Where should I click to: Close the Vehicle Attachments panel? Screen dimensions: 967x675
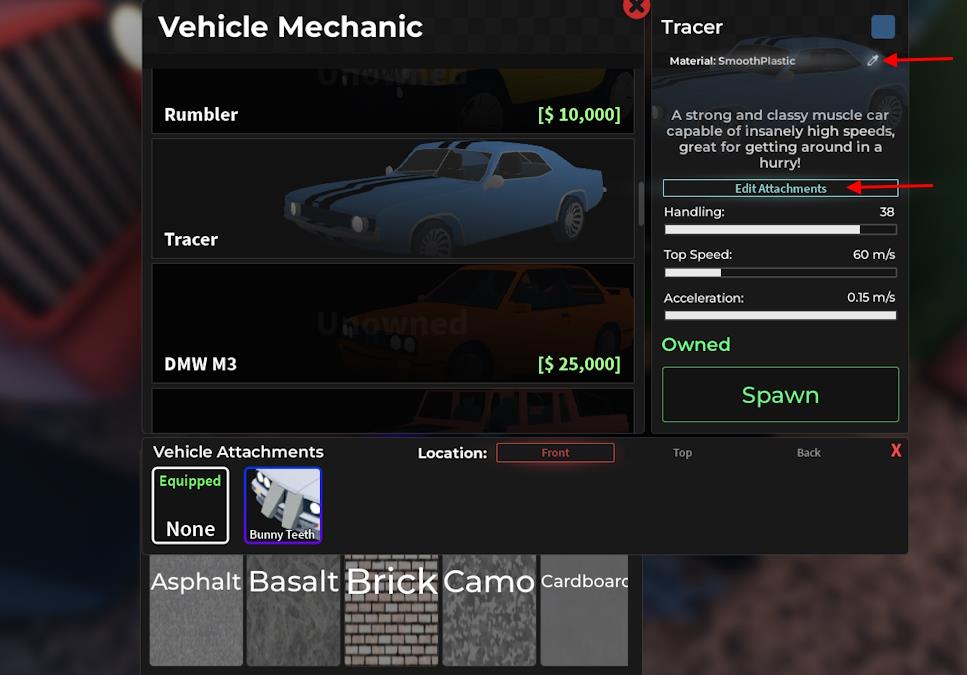(x=896, y=451)
